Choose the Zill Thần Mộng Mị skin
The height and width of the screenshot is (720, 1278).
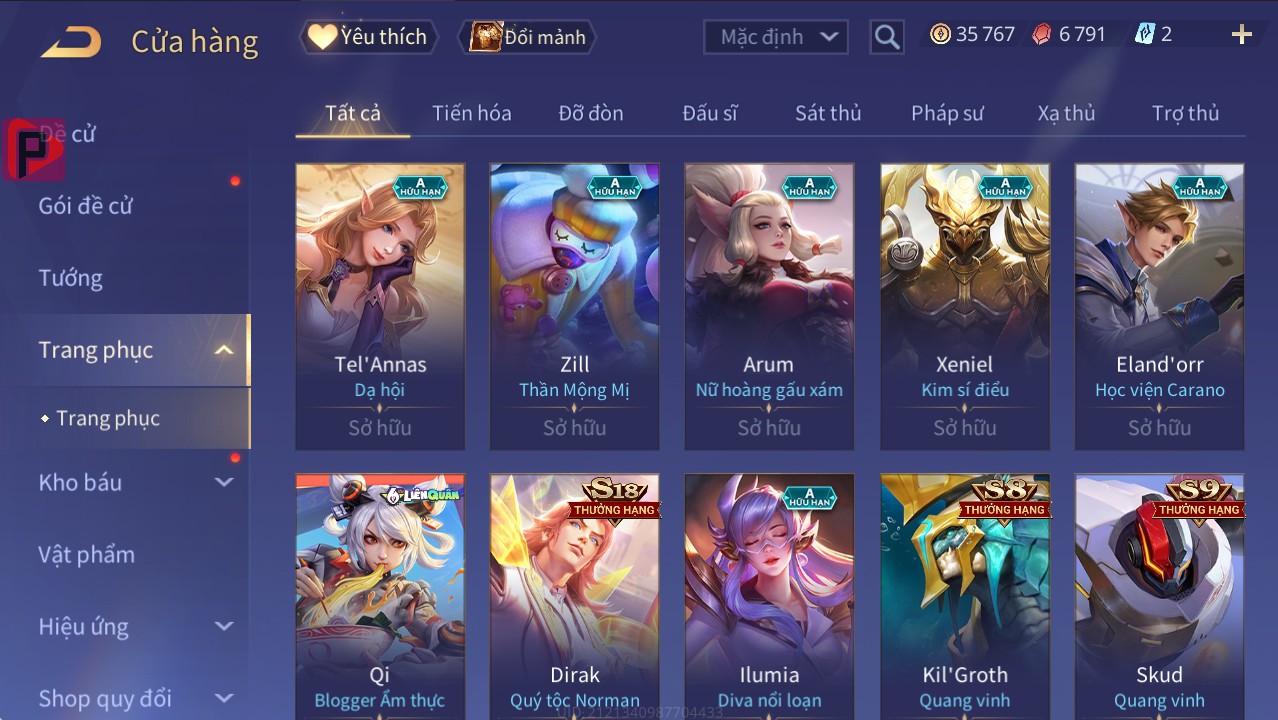click(x=574, y=306)
